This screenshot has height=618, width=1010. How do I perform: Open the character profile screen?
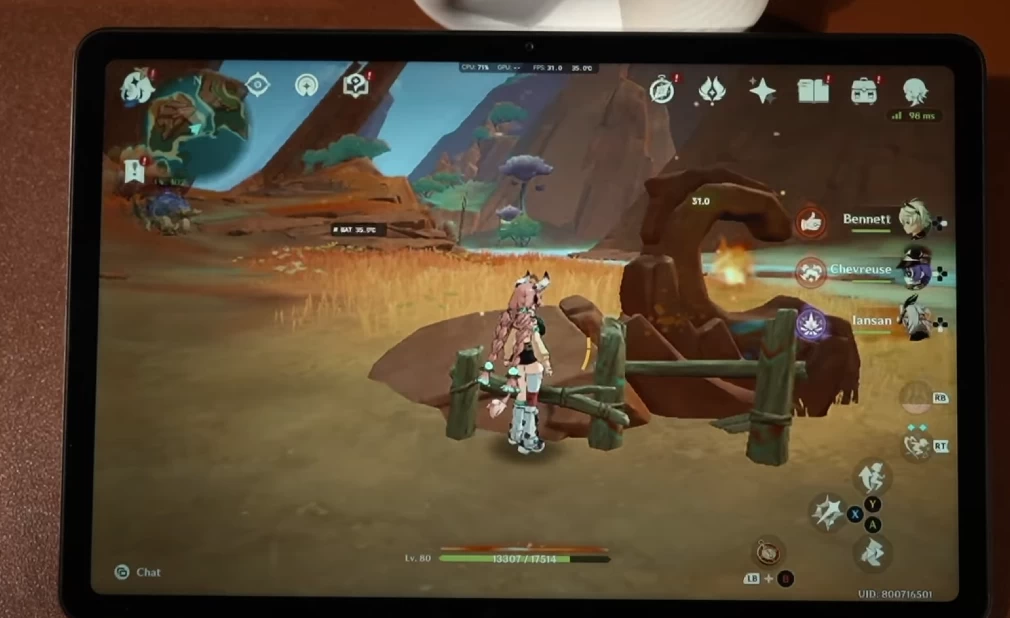[x=914, y=91]
